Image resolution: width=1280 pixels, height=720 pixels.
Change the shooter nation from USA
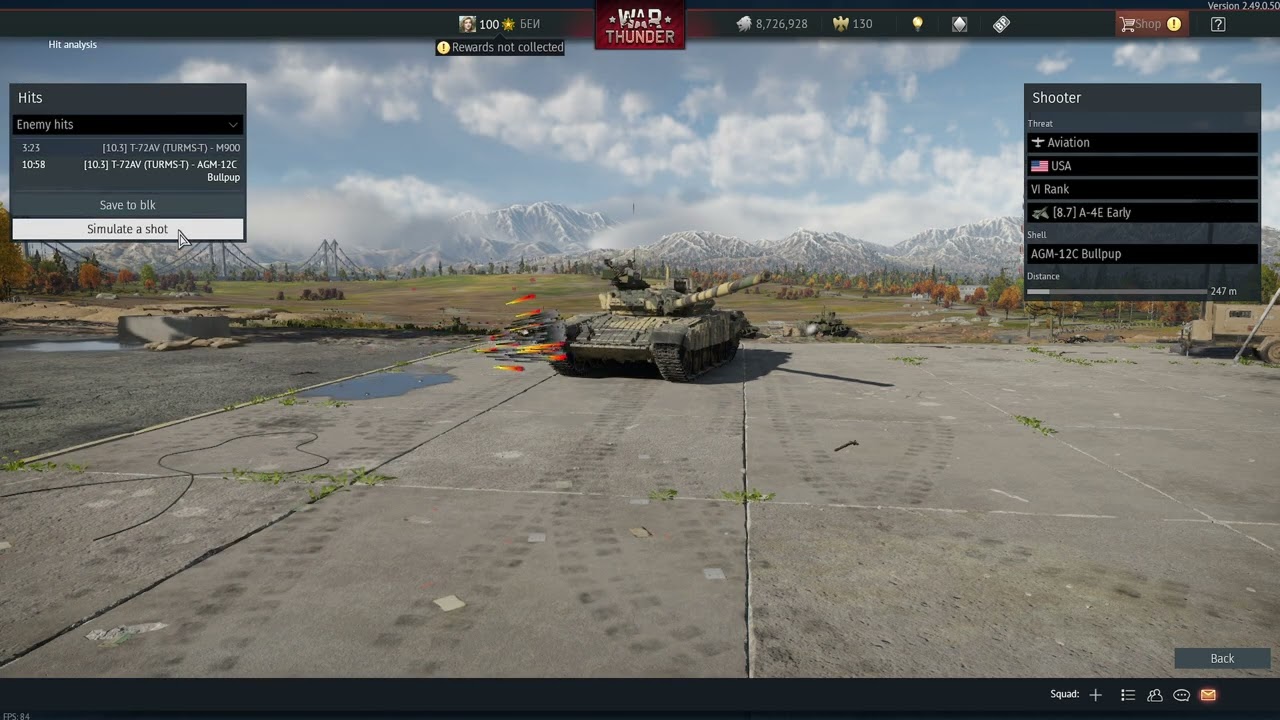(x=1142, y=166)
